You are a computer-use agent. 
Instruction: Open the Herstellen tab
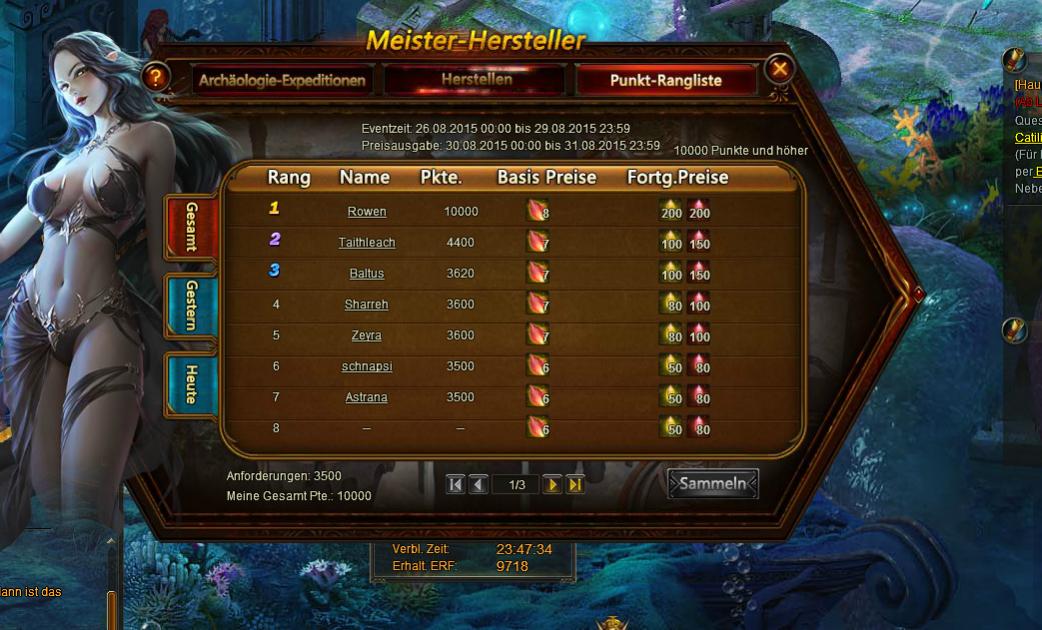(477, 79)
